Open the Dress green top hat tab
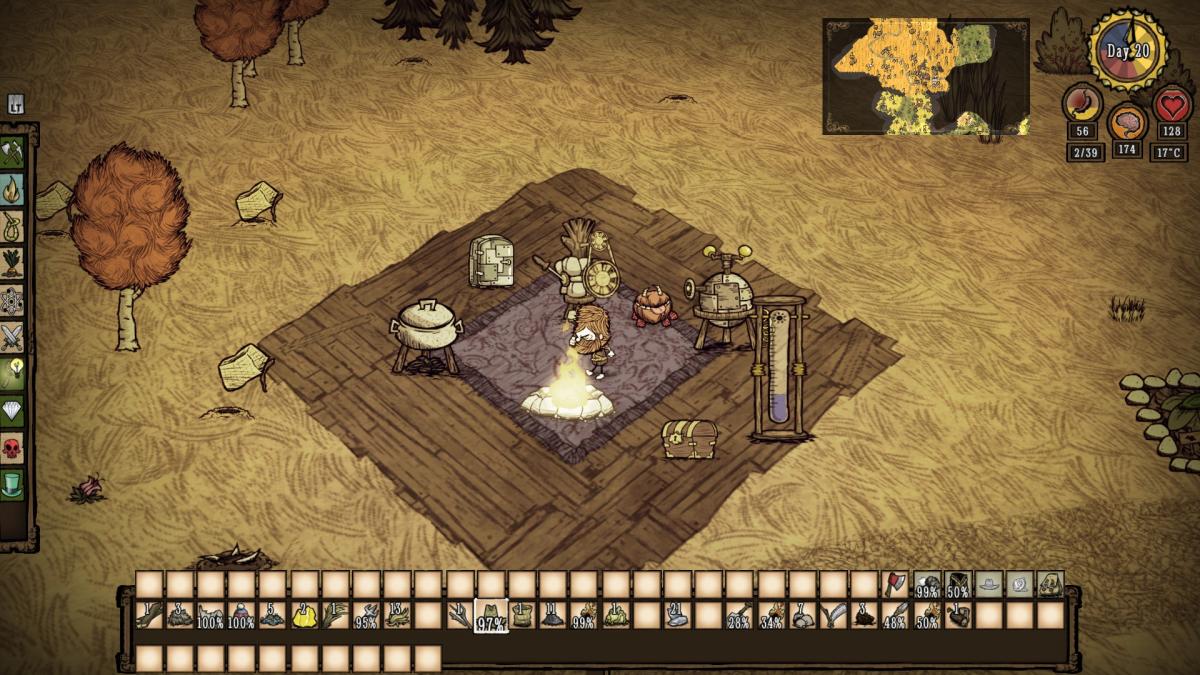The height and width of the screenshot is (675, 1200). click(13, 484)
